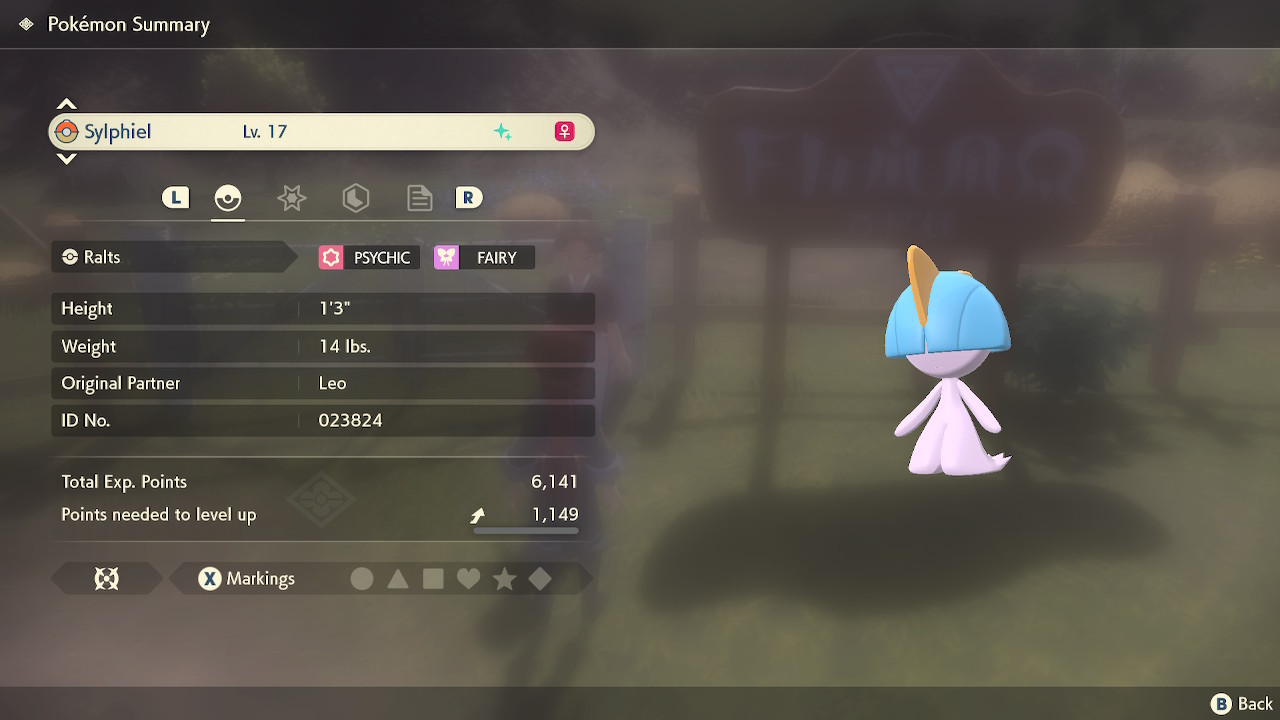Switch to the starburst-icon summary tab
The height and width of the screenshot is (720, 1280).
(x=291, y=198)
